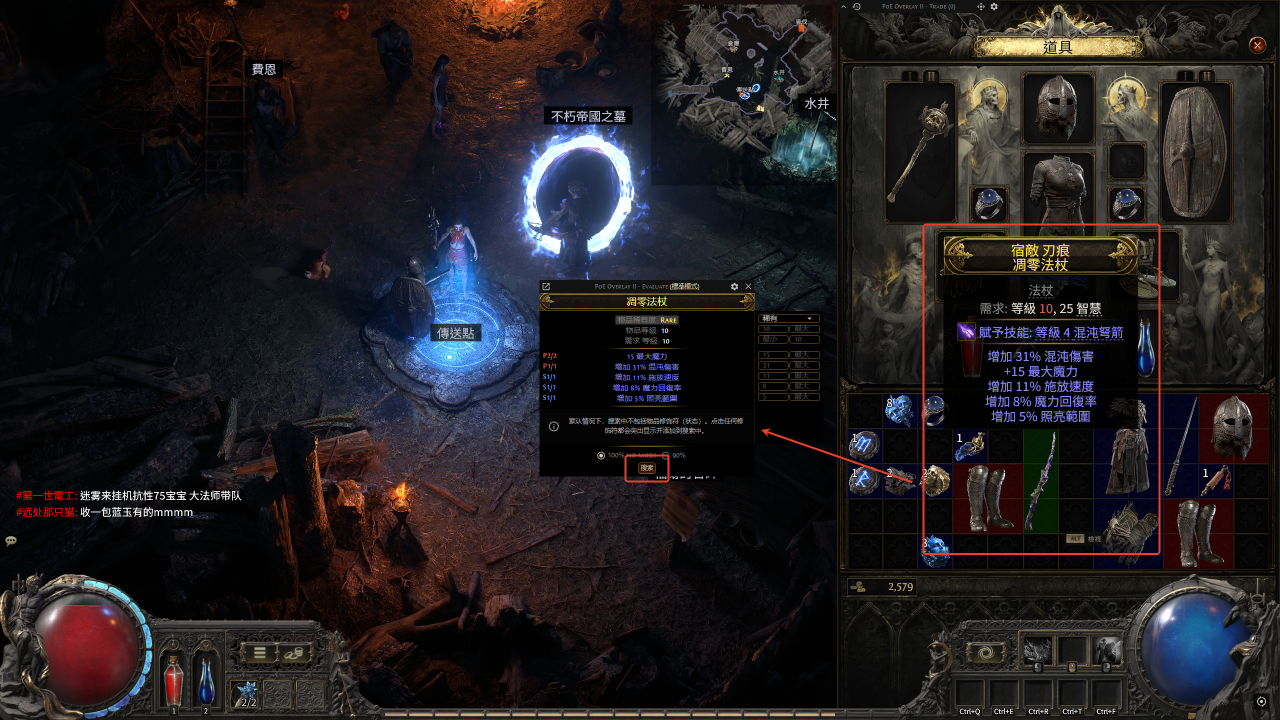Close the 道具 inventory panel

tap(1258, 45)
